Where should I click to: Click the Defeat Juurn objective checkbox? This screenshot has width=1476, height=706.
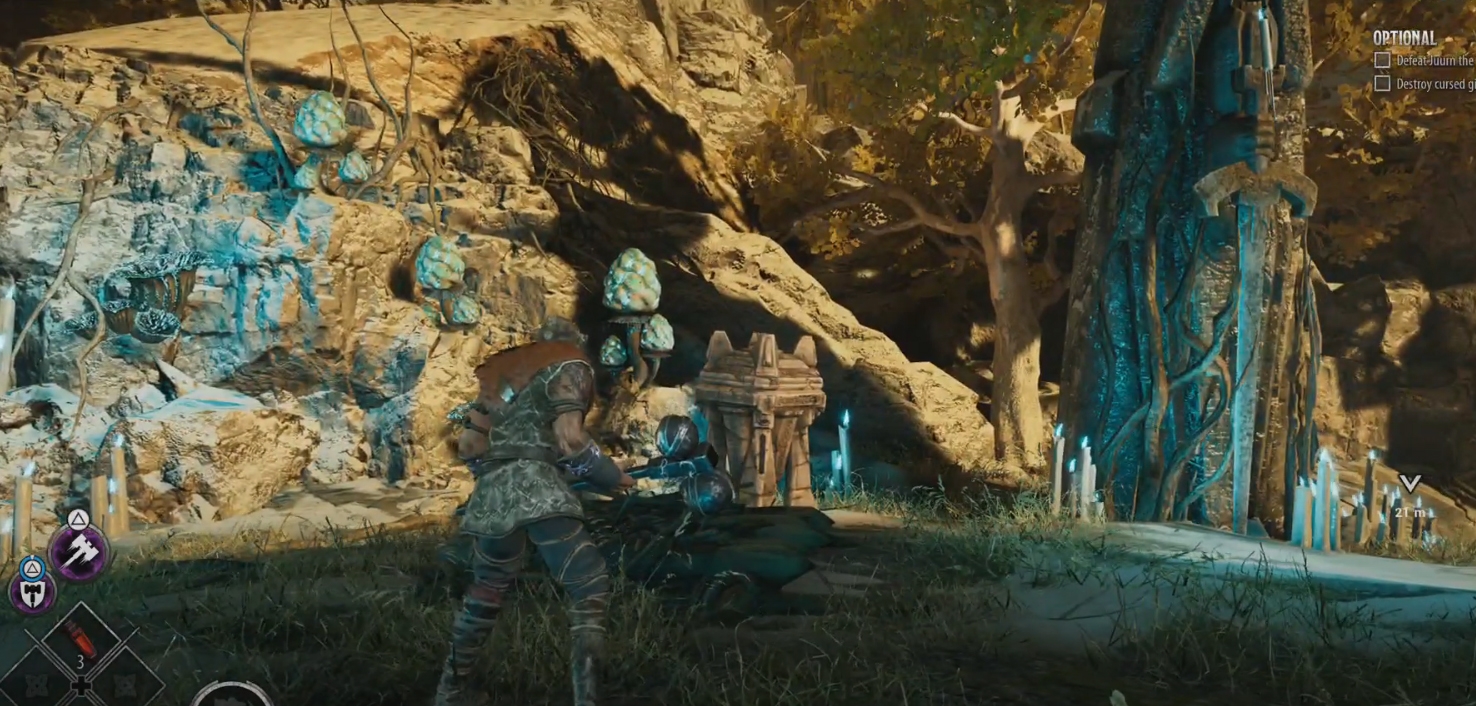pos(1382,60)
